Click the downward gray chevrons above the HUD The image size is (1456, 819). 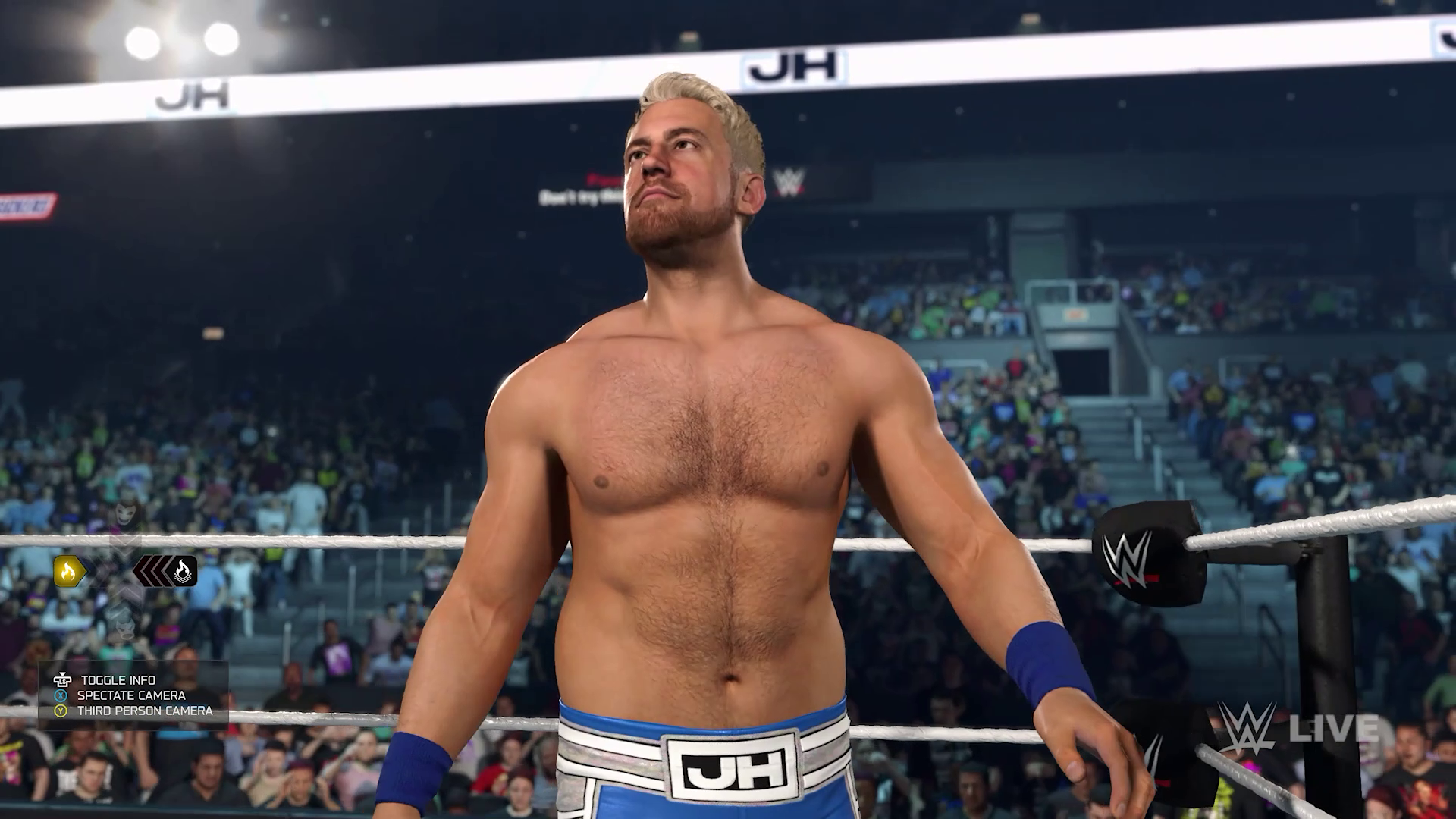point(124,543)
